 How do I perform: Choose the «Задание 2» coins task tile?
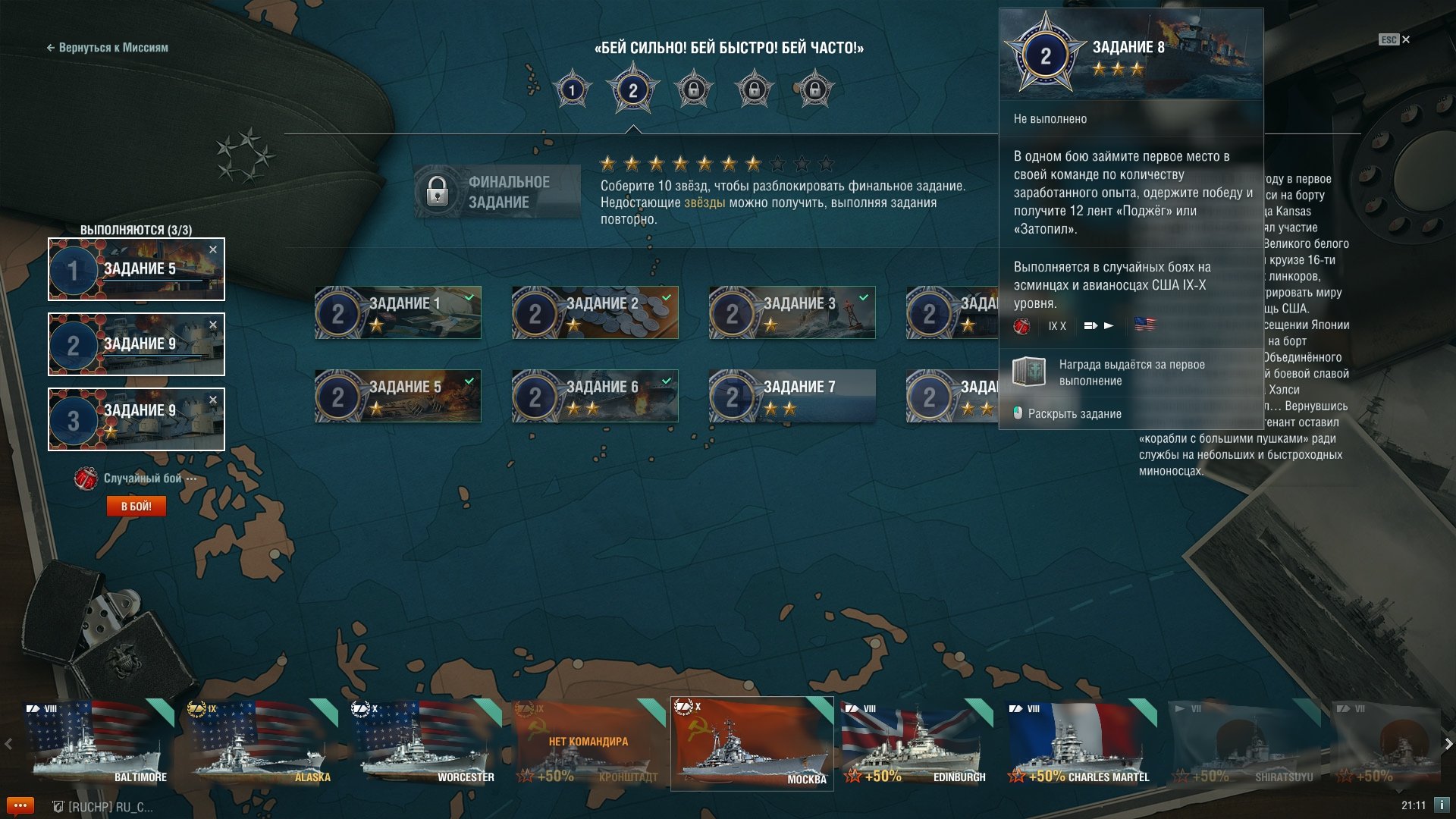(x=595, y=312)
